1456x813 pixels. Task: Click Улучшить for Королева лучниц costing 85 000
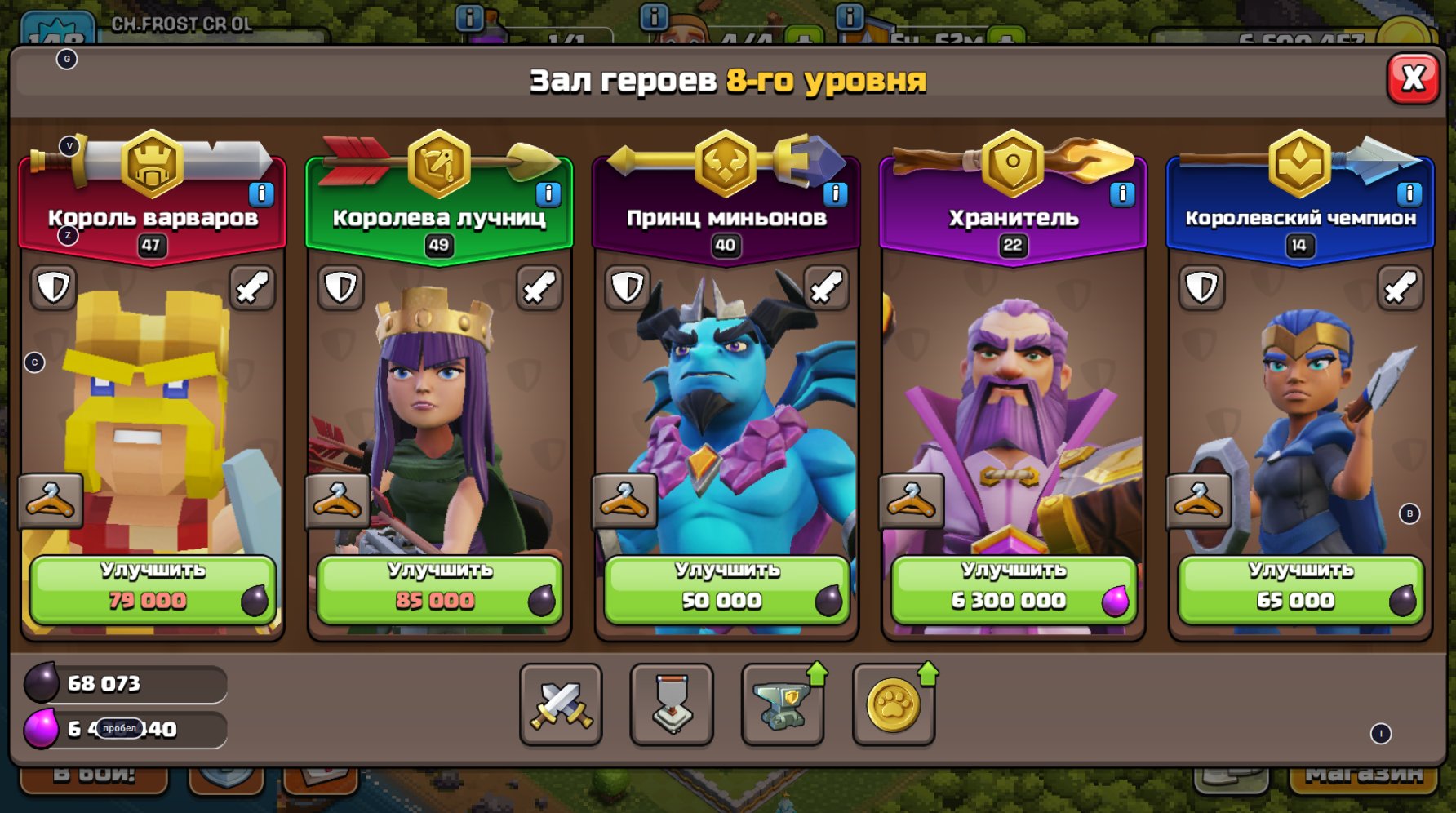pos(438,586)
